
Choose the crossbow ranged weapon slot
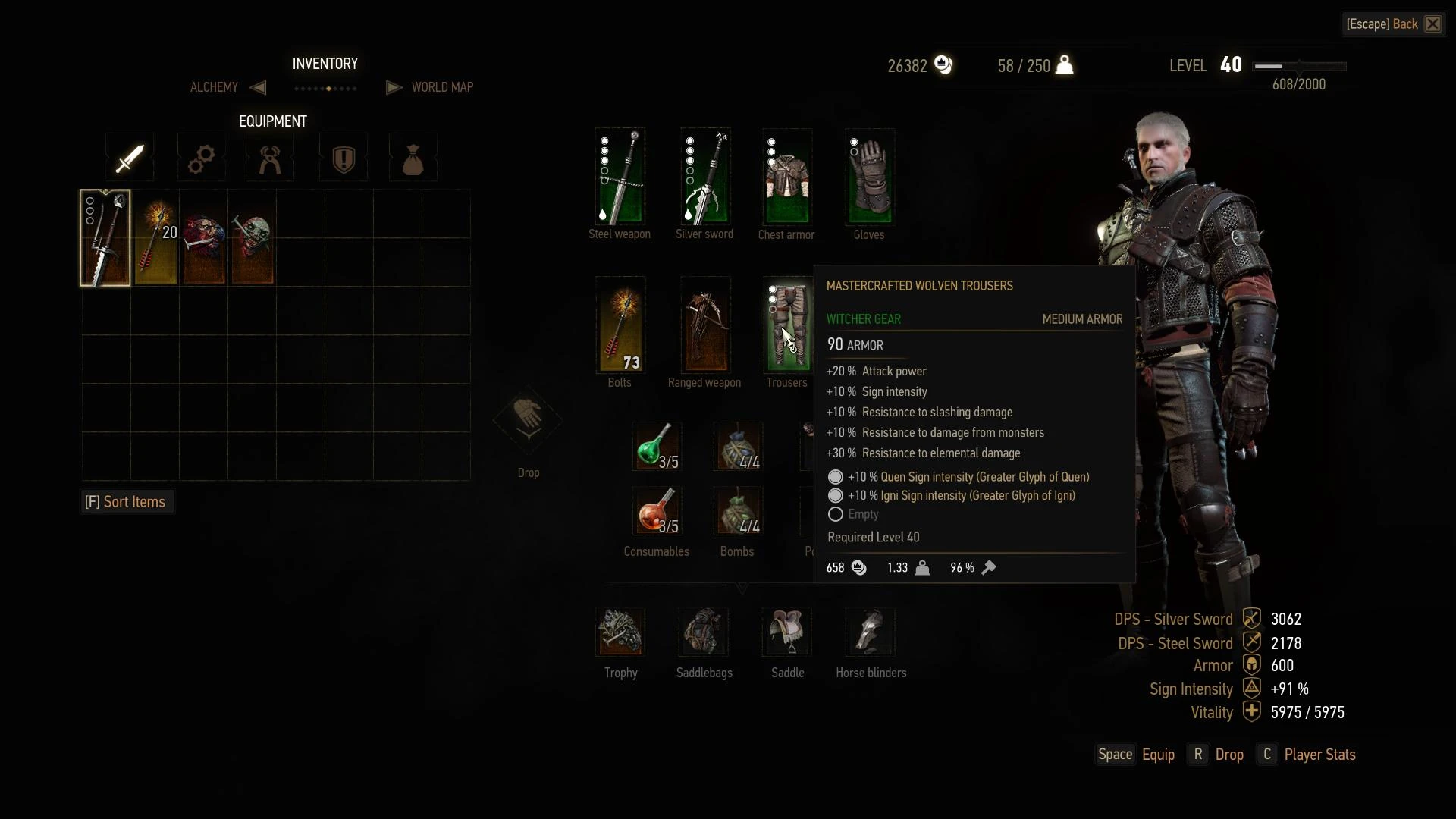(705, 325)
